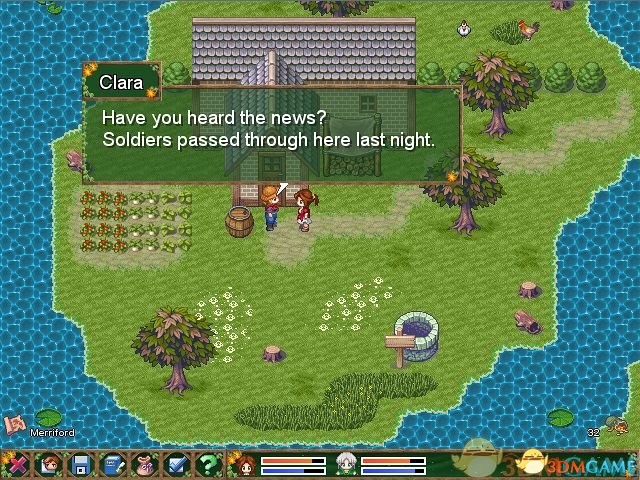Open the blue checkmark quest list
Image resolution: width=640 pixels, height=480 pixels.
[176, 464]
